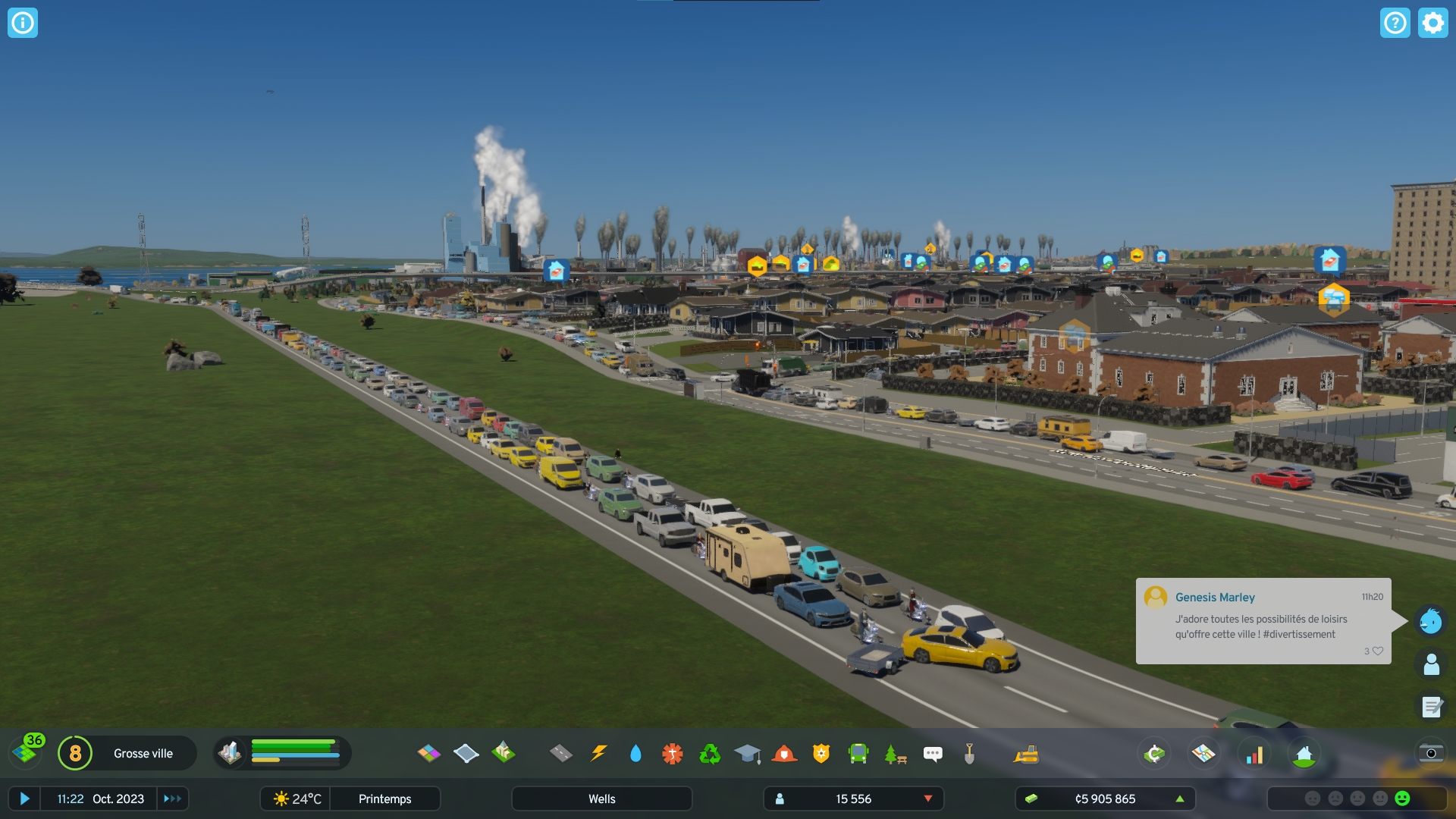Image resolution: width=1456 pixels, height=819 pixels.
Task: Select the roads build menu
Action: 560,753
